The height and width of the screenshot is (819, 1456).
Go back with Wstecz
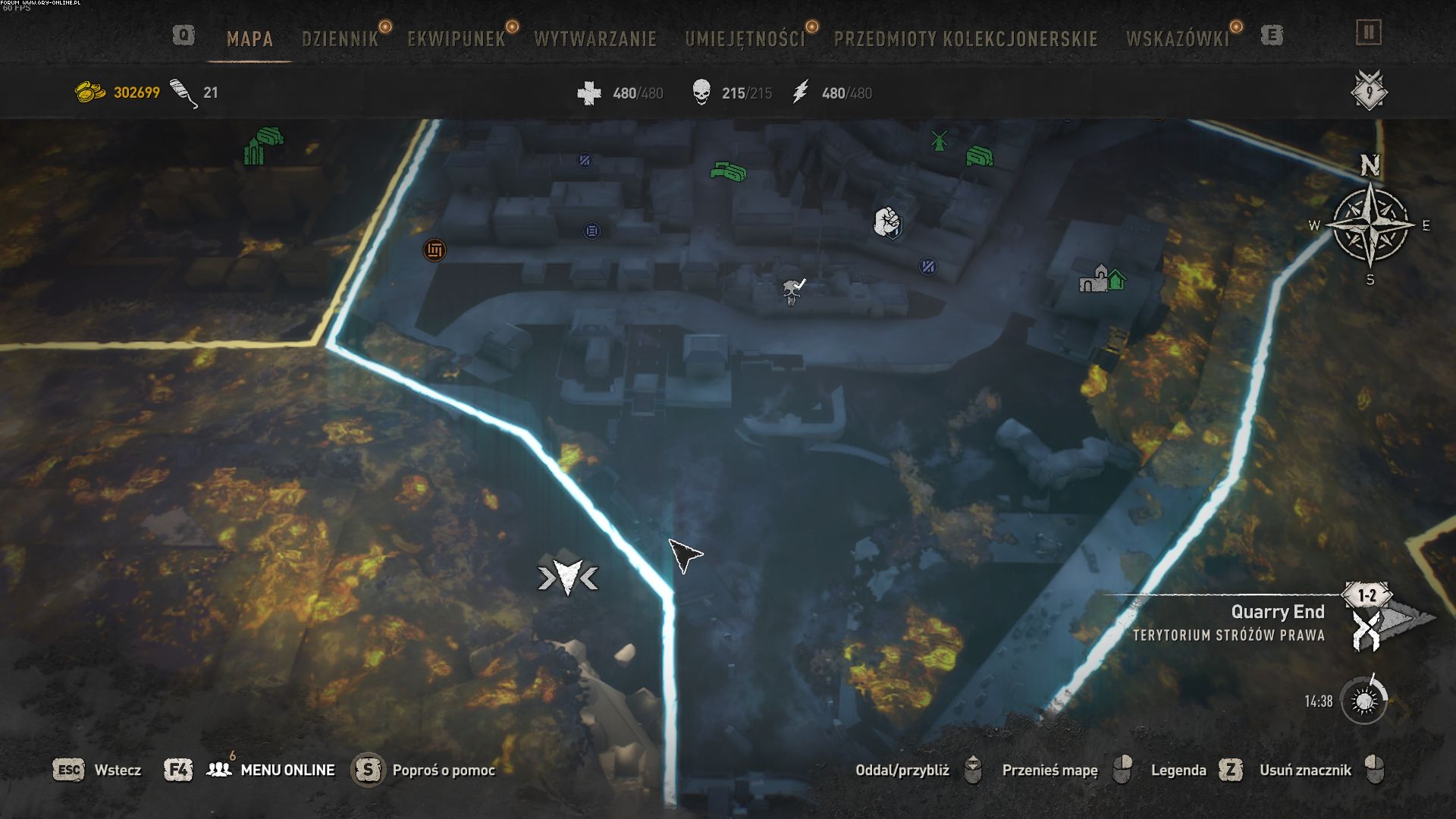click(x=118, y=770)
